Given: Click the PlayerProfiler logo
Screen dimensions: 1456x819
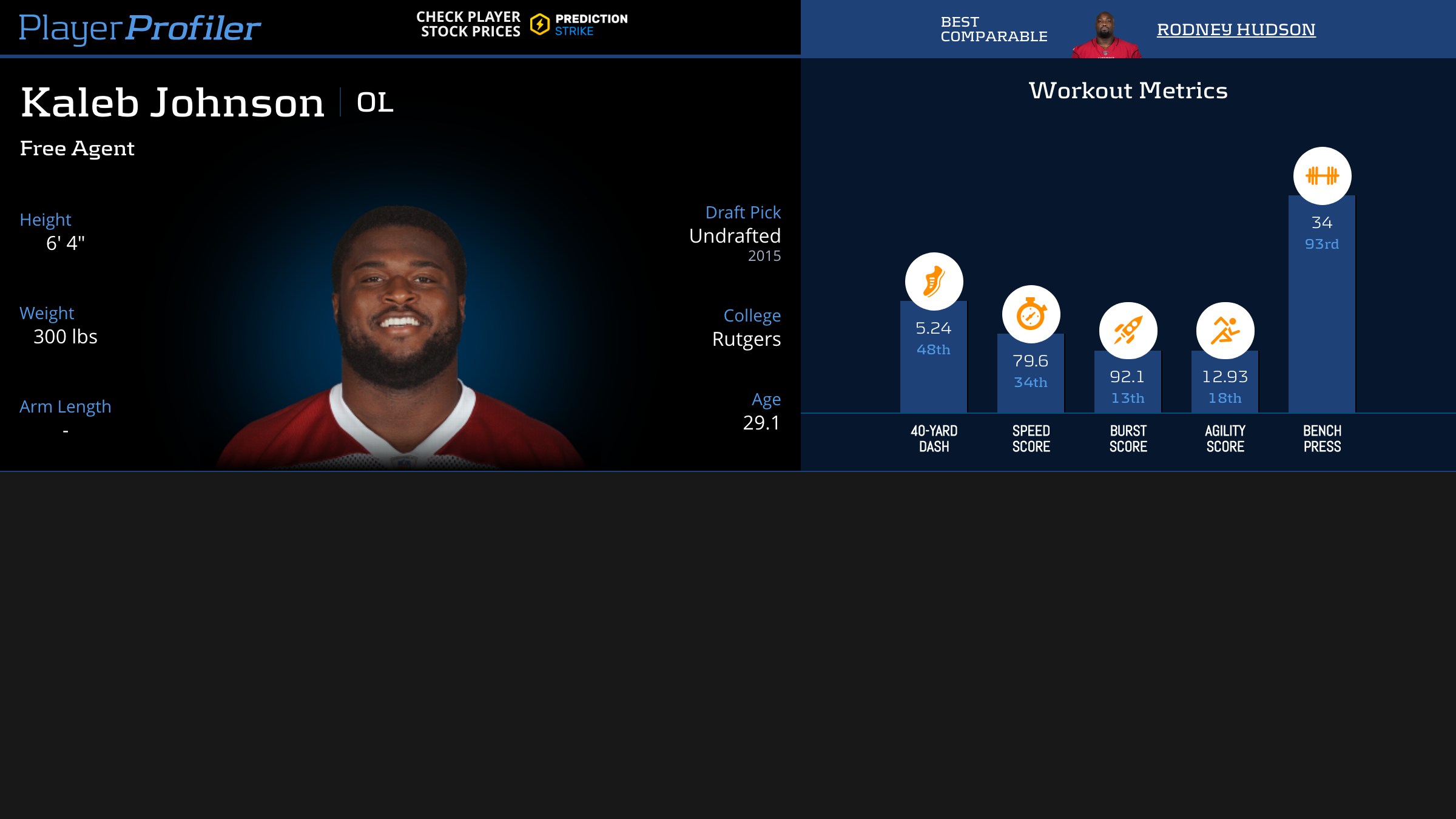Looking at the screenshot, I should (x=141, y=27).
